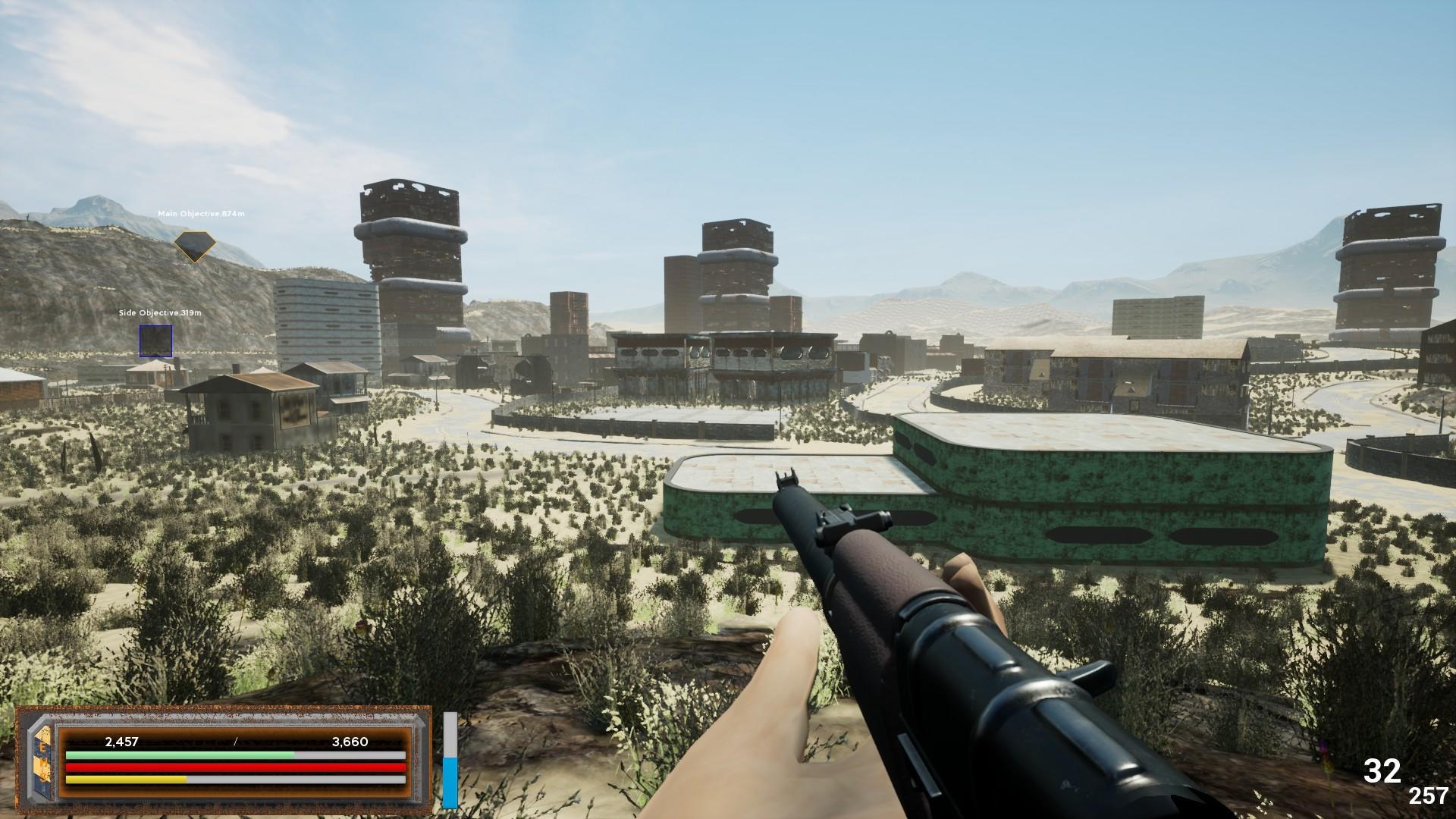Image resolution: width=1456 pixels, height=819 pixels.
Task: Click the Side Objective 319m distance label
Action: 159,311
